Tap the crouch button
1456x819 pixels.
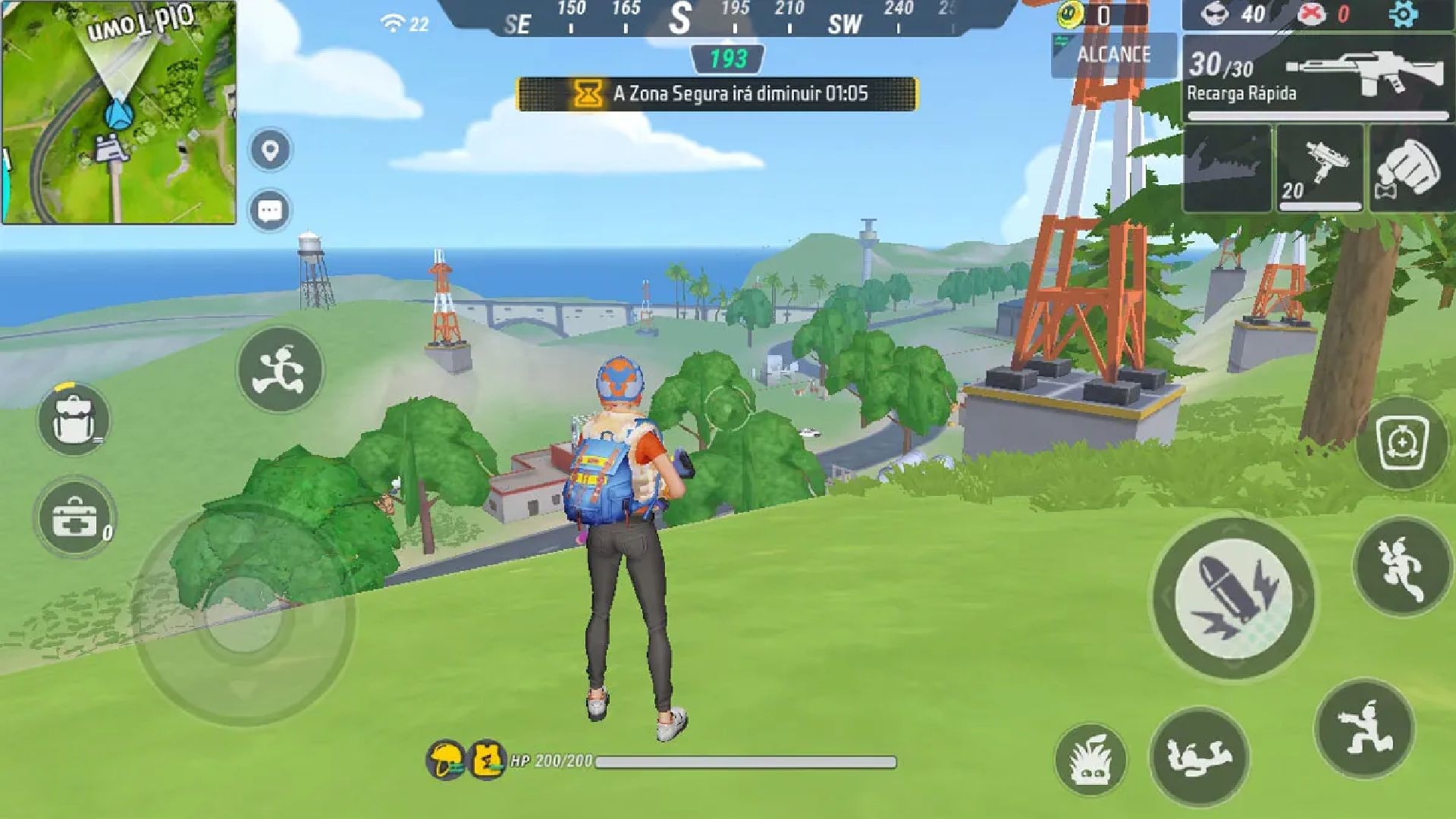coord(1364,730)
